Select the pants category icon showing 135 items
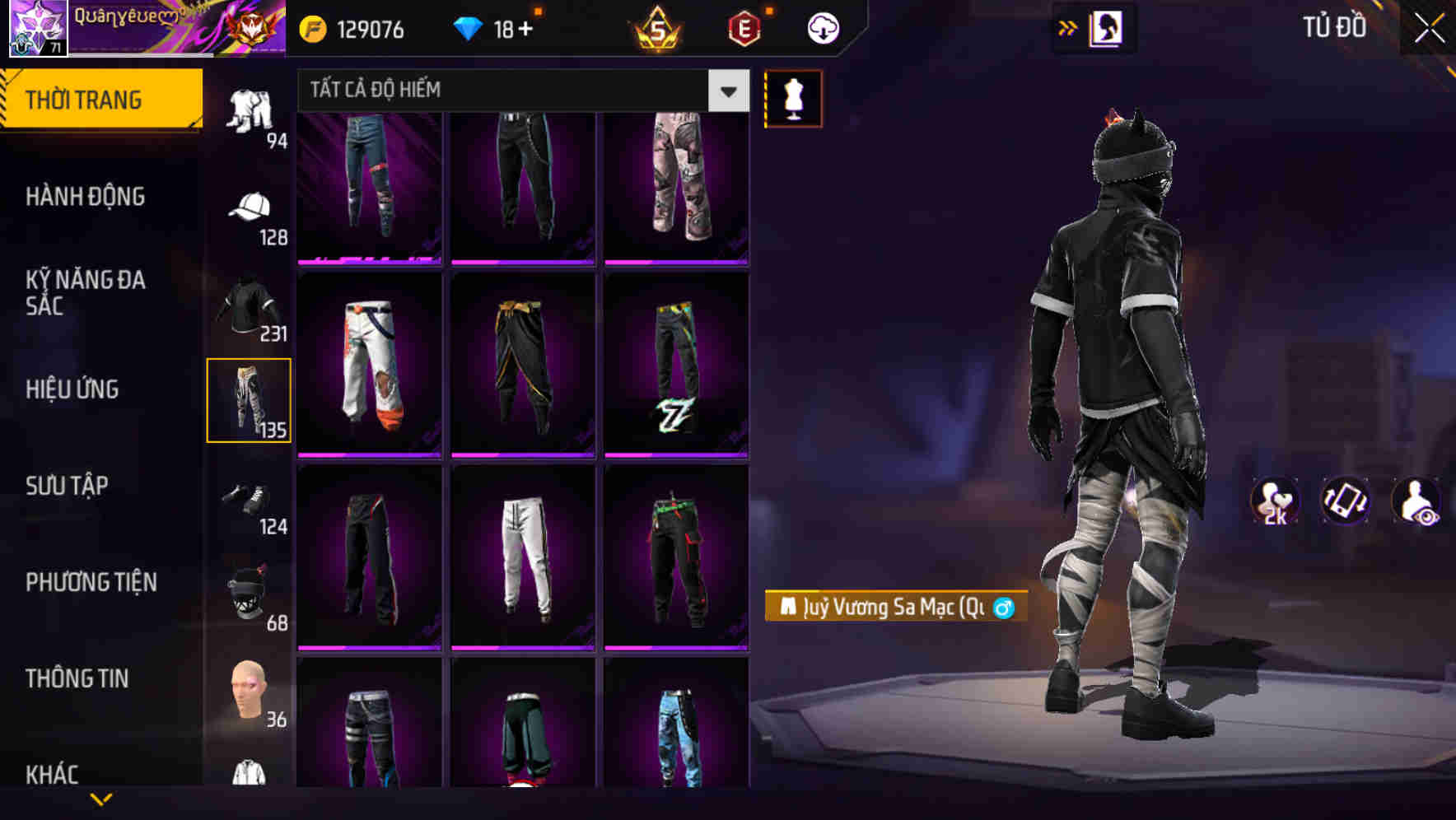The height and width of the screenshot is (820, 1456). tap(250, 399)
